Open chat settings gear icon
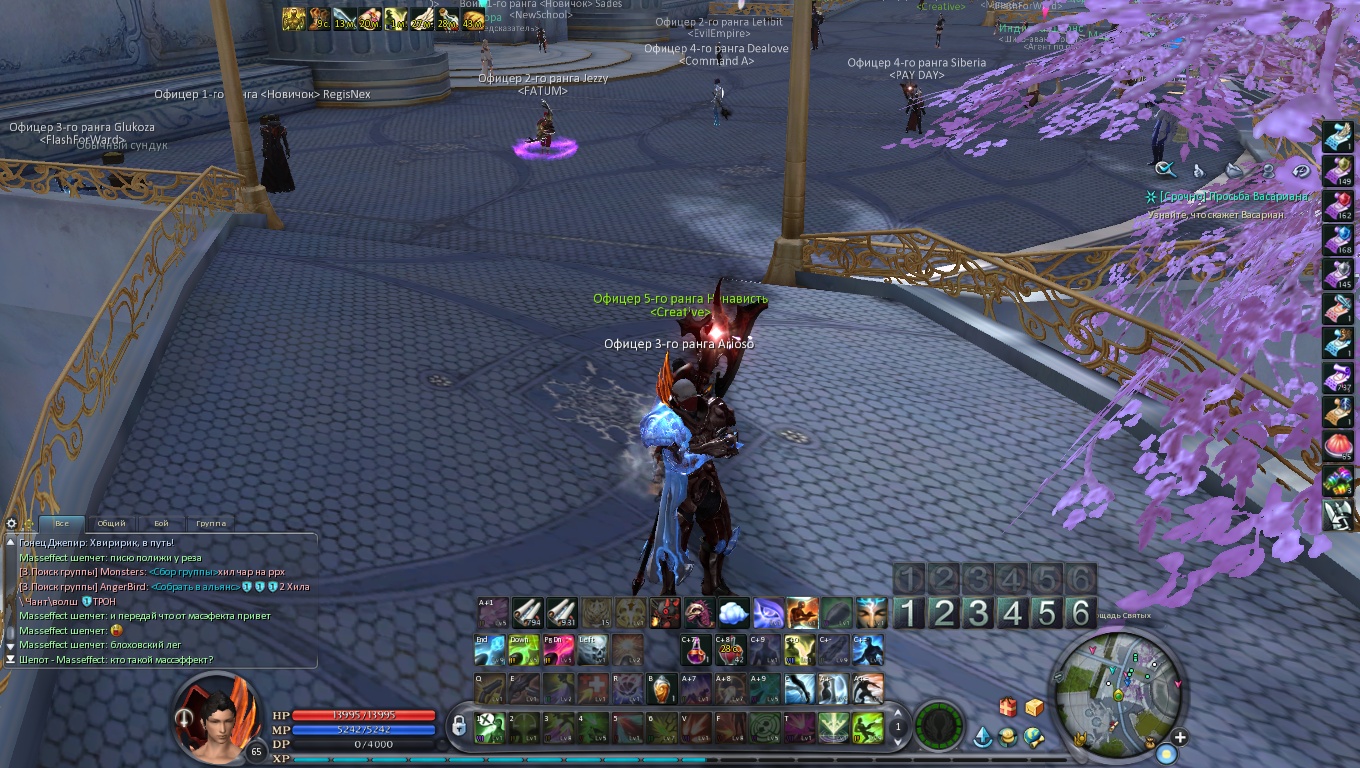 (12, 523)
